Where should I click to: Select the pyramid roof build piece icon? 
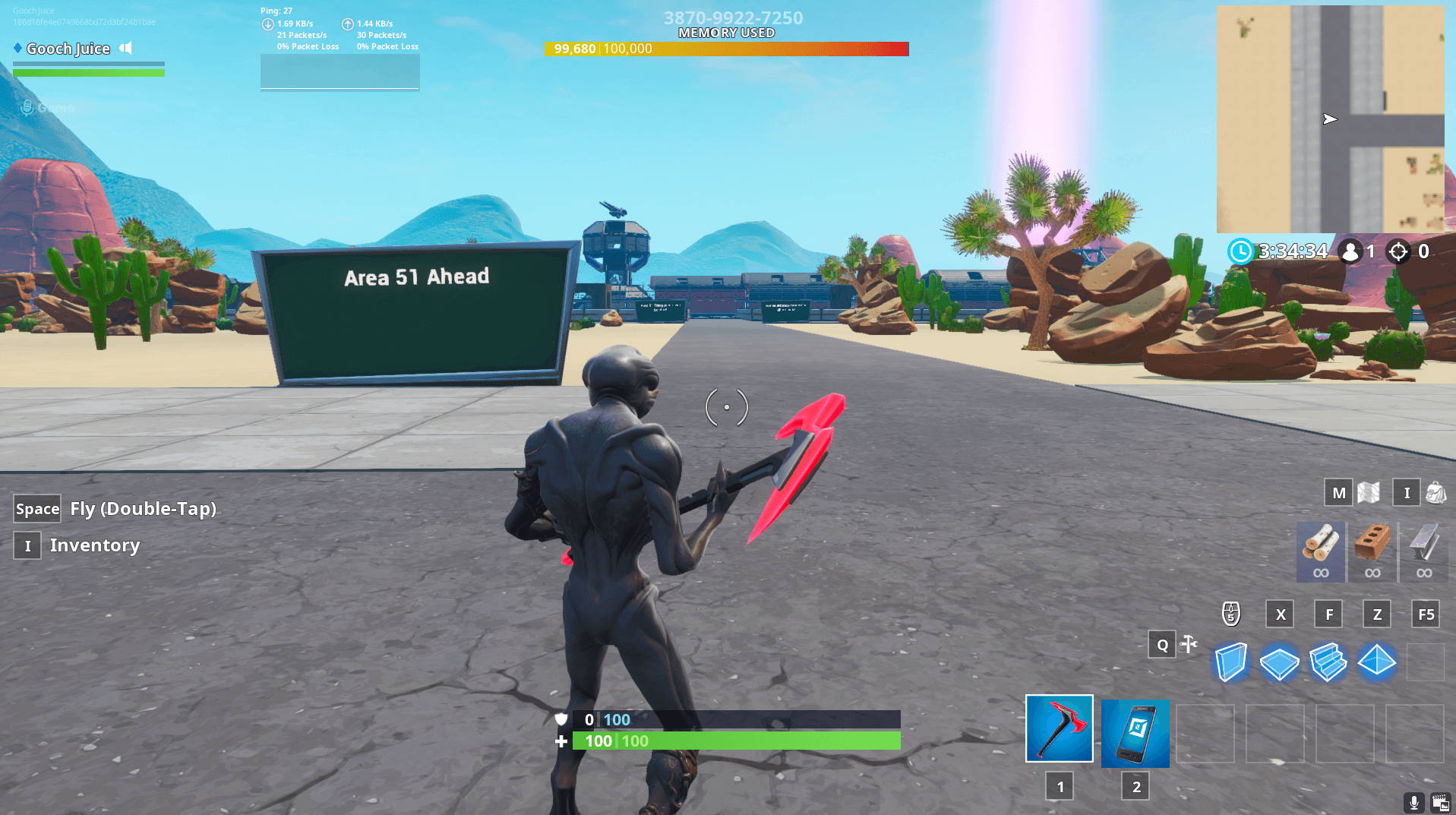[x=1377, y=662]
